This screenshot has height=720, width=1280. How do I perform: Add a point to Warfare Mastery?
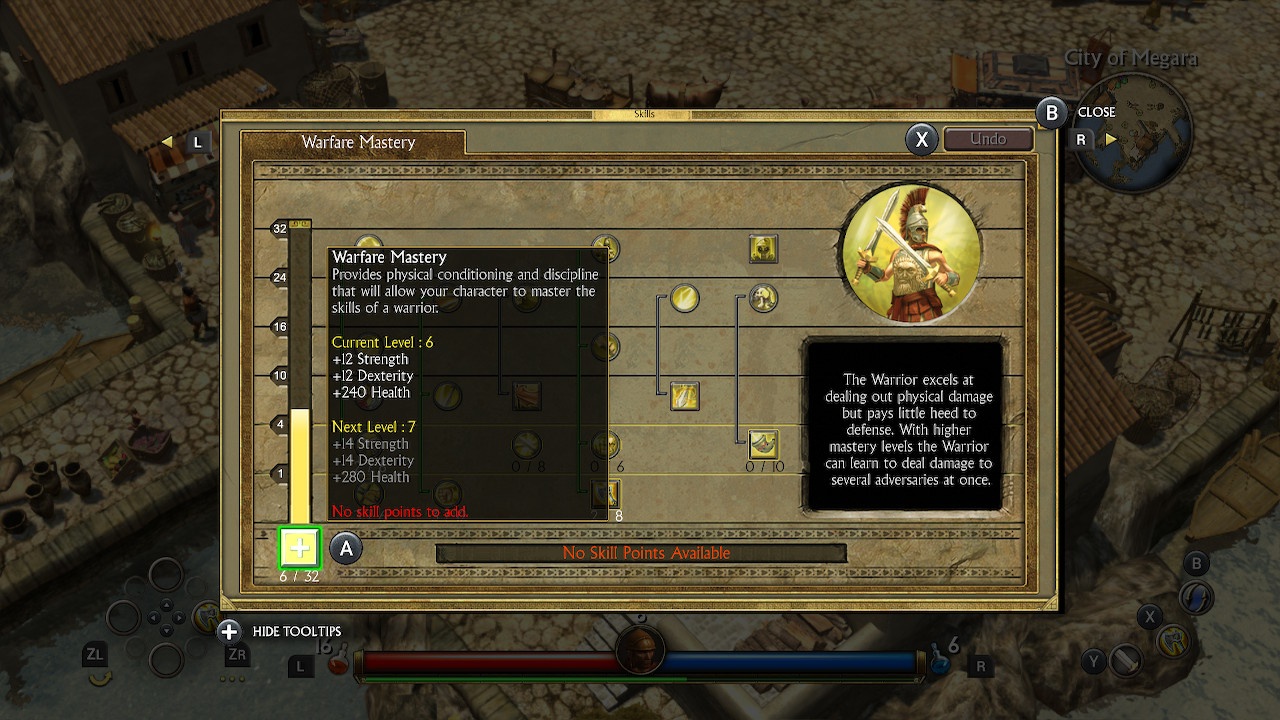(299, 548)
